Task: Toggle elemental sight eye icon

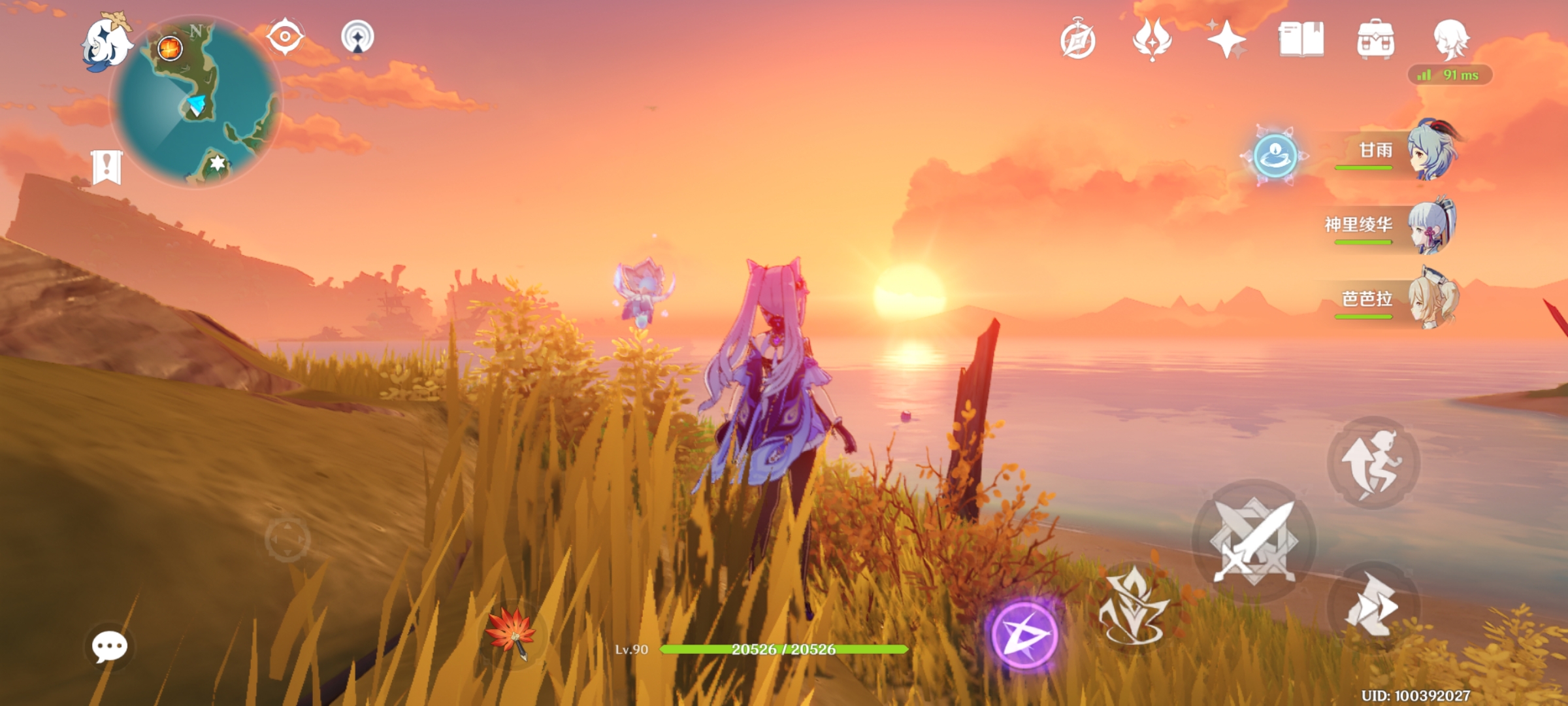Action: [x=286, y=37]
